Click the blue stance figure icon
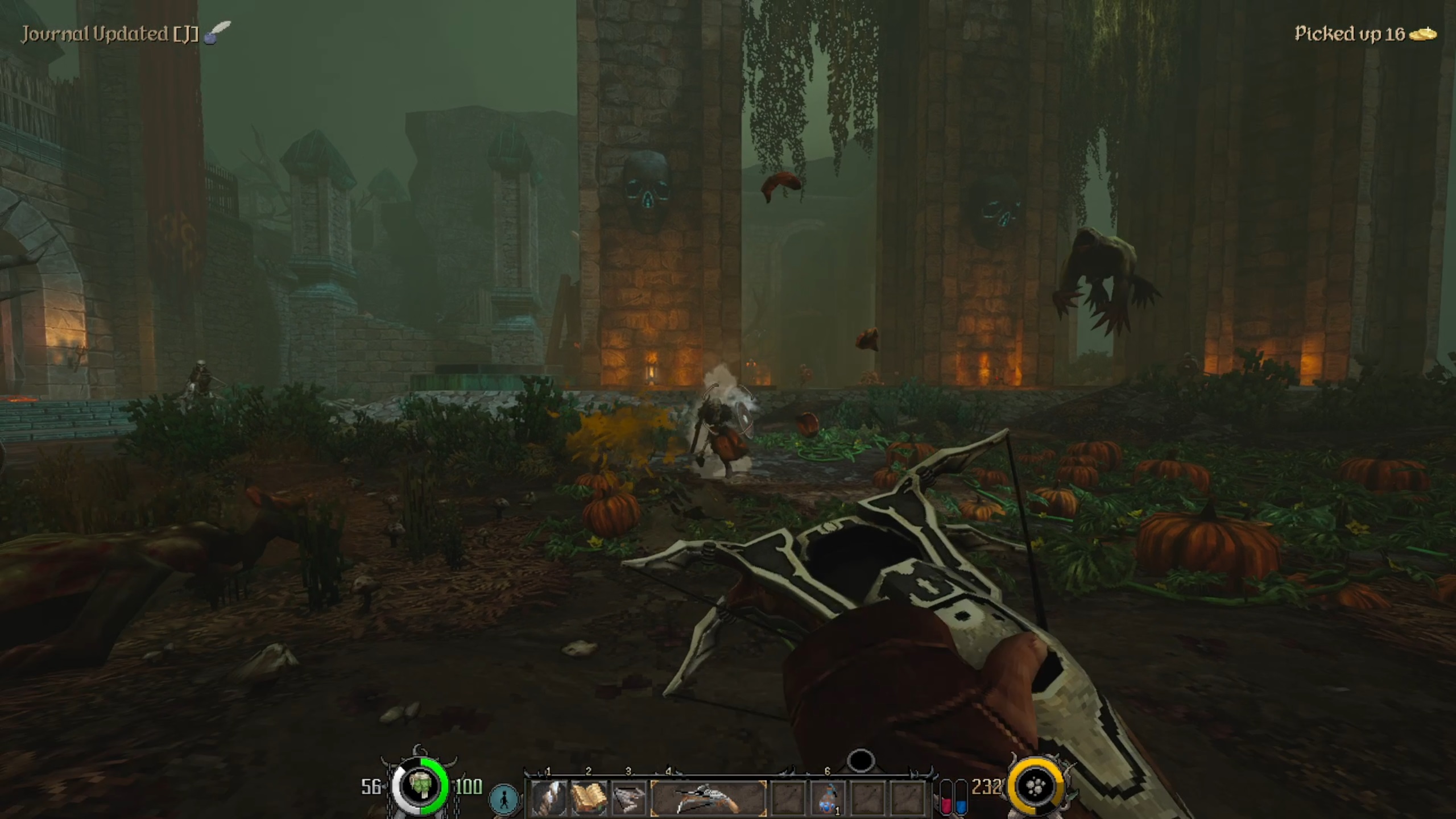This screenshot has width=1456, height=819. point(504,799)
